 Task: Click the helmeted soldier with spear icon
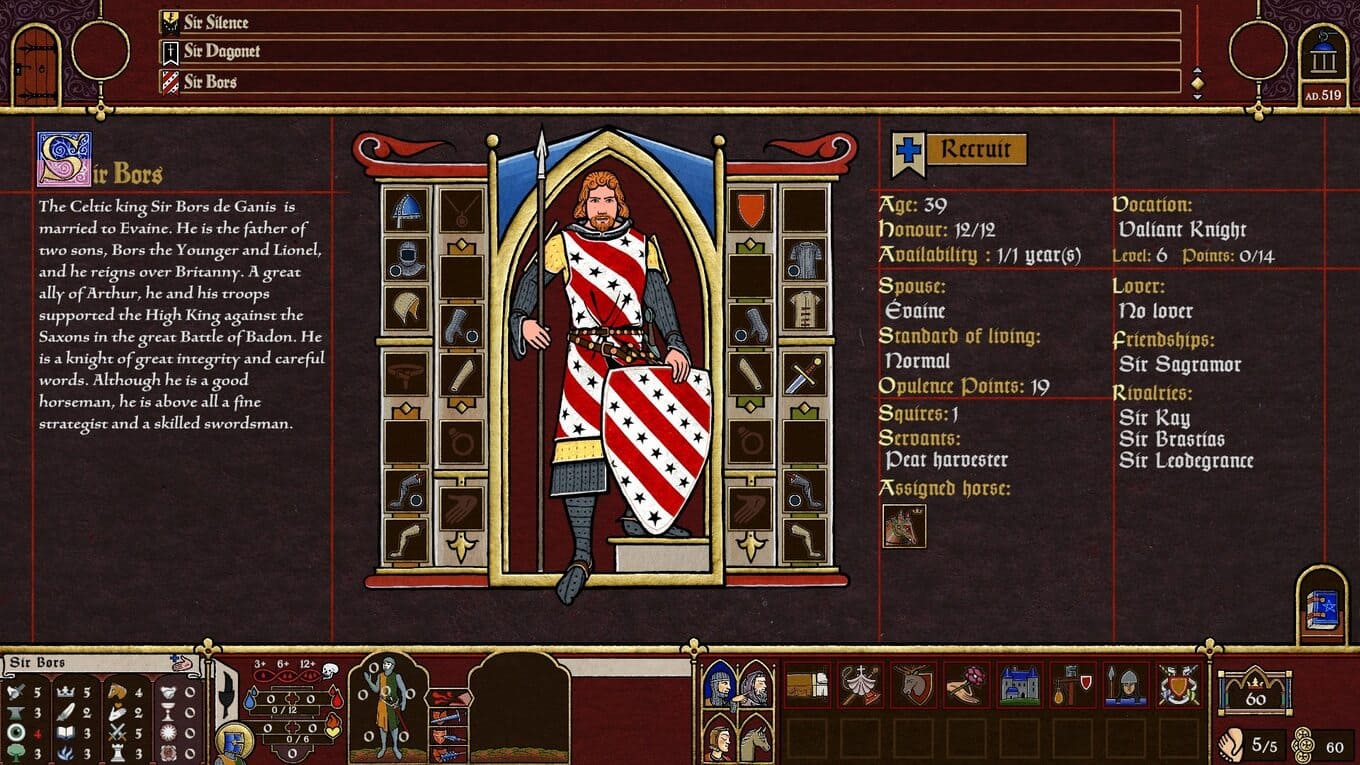click(1126, 685)
